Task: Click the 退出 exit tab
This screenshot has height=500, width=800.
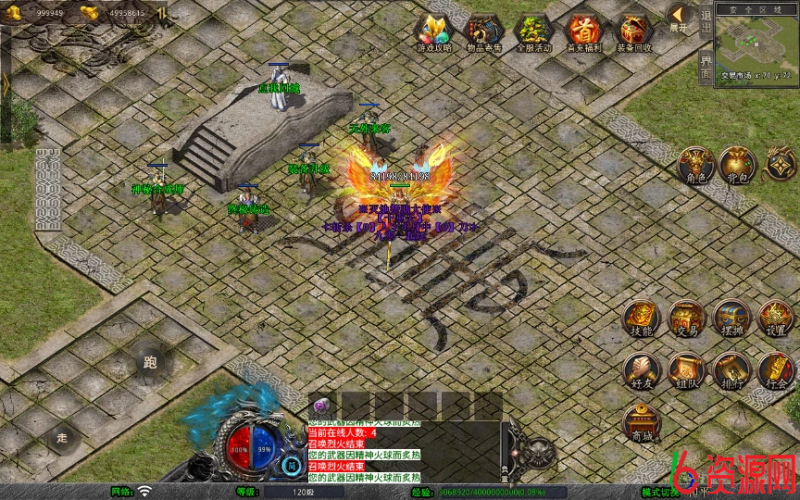Action: click(x=706, y=20)
